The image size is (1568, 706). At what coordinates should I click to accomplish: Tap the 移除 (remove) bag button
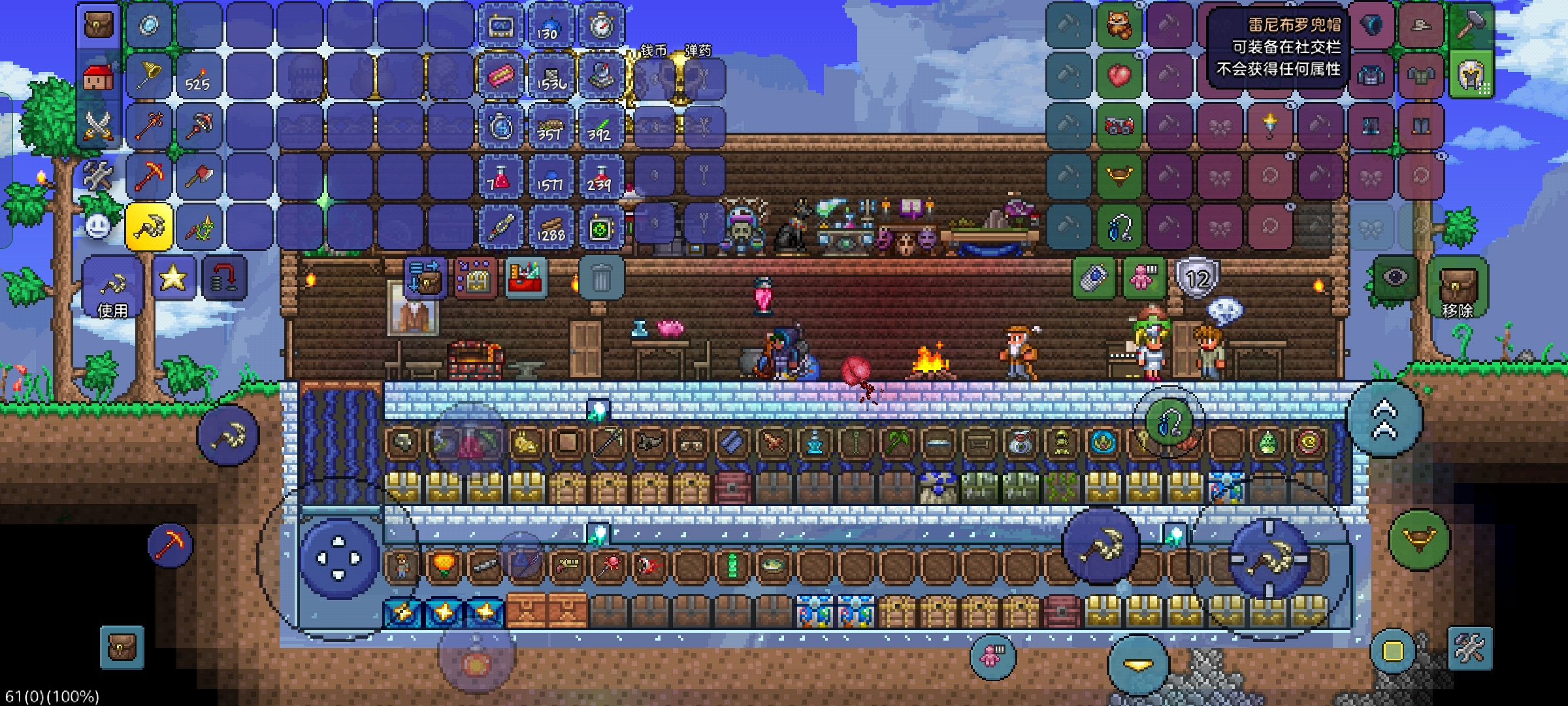[1458, 288]
